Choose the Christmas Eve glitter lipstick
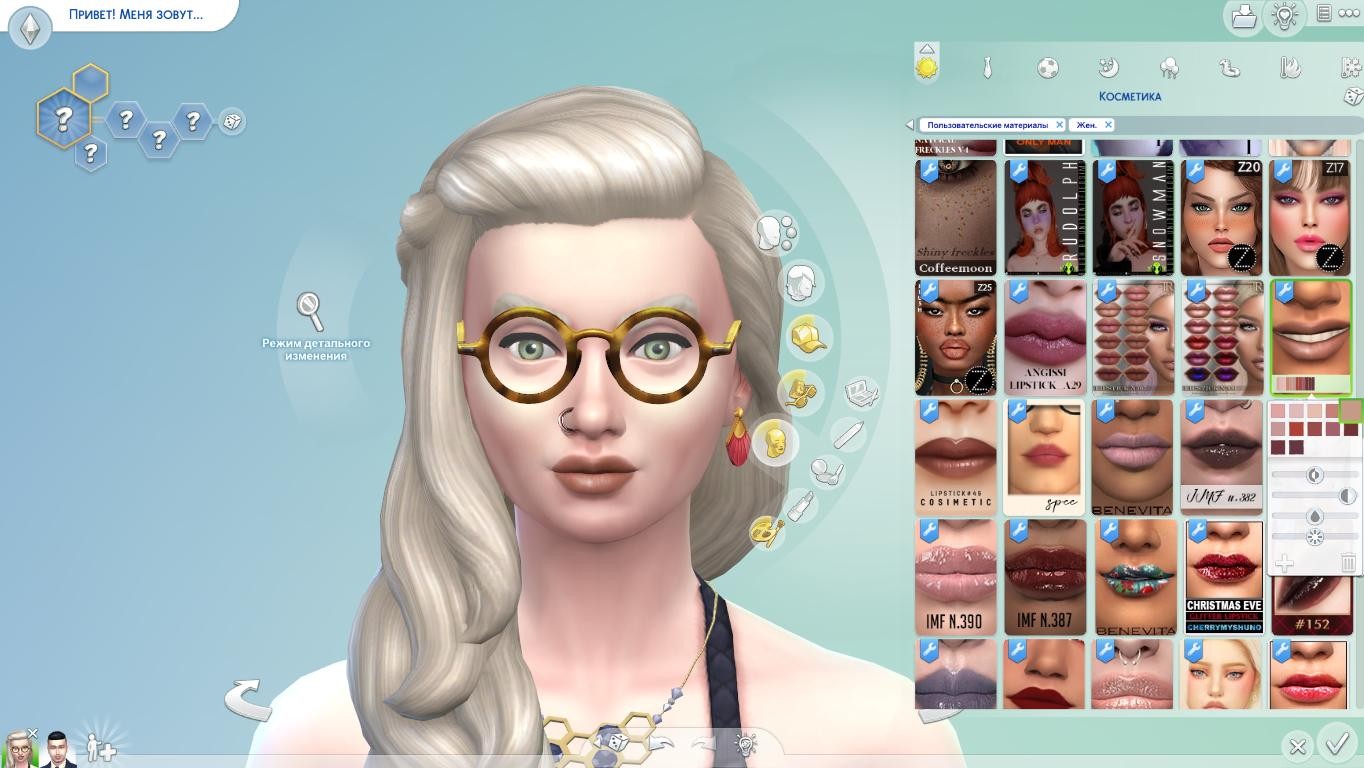 tap(1224, 577)
